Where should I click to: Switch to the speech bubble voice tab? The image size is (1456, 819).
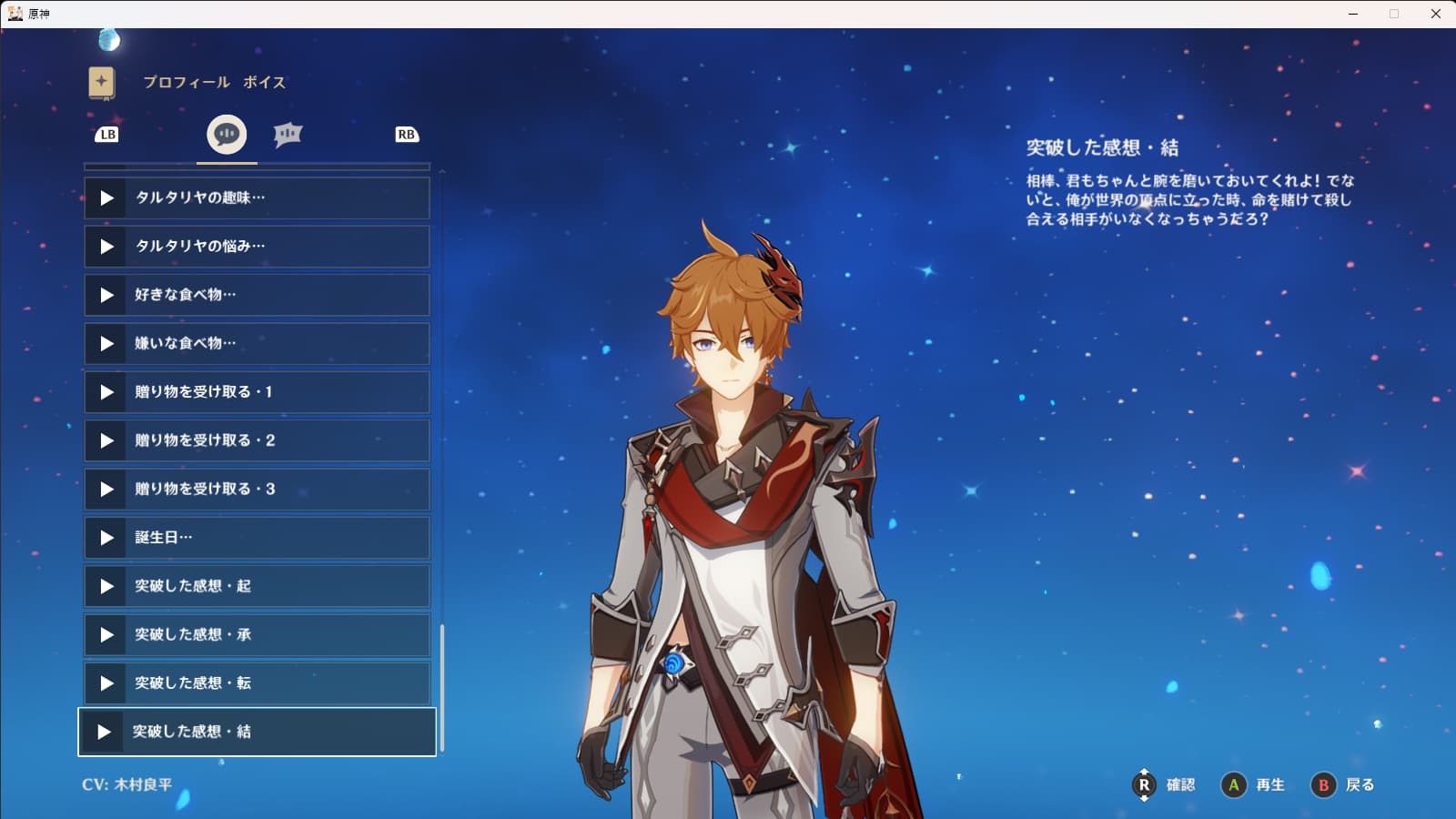pos(227,135)
